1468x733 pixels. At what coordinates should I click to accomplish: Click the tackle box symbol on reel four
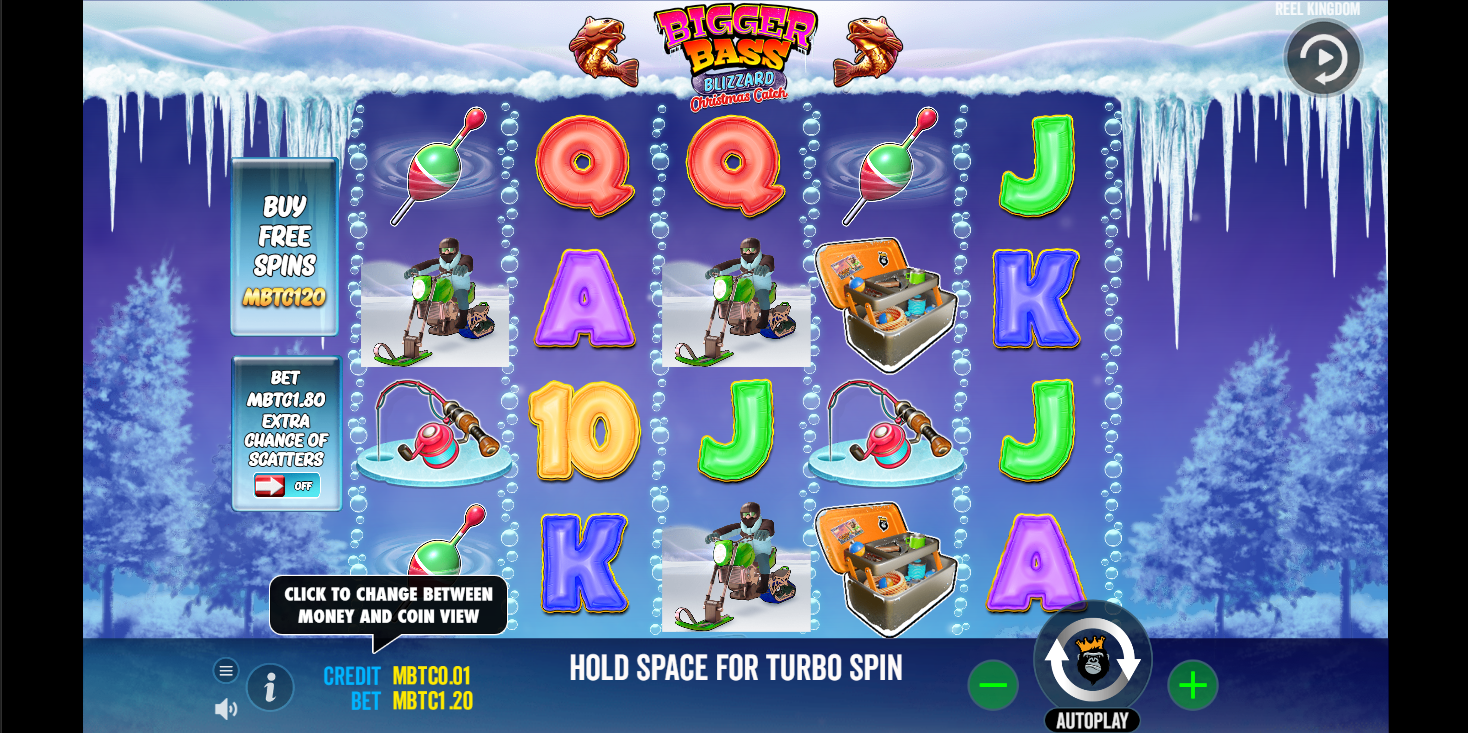(884, 300)
